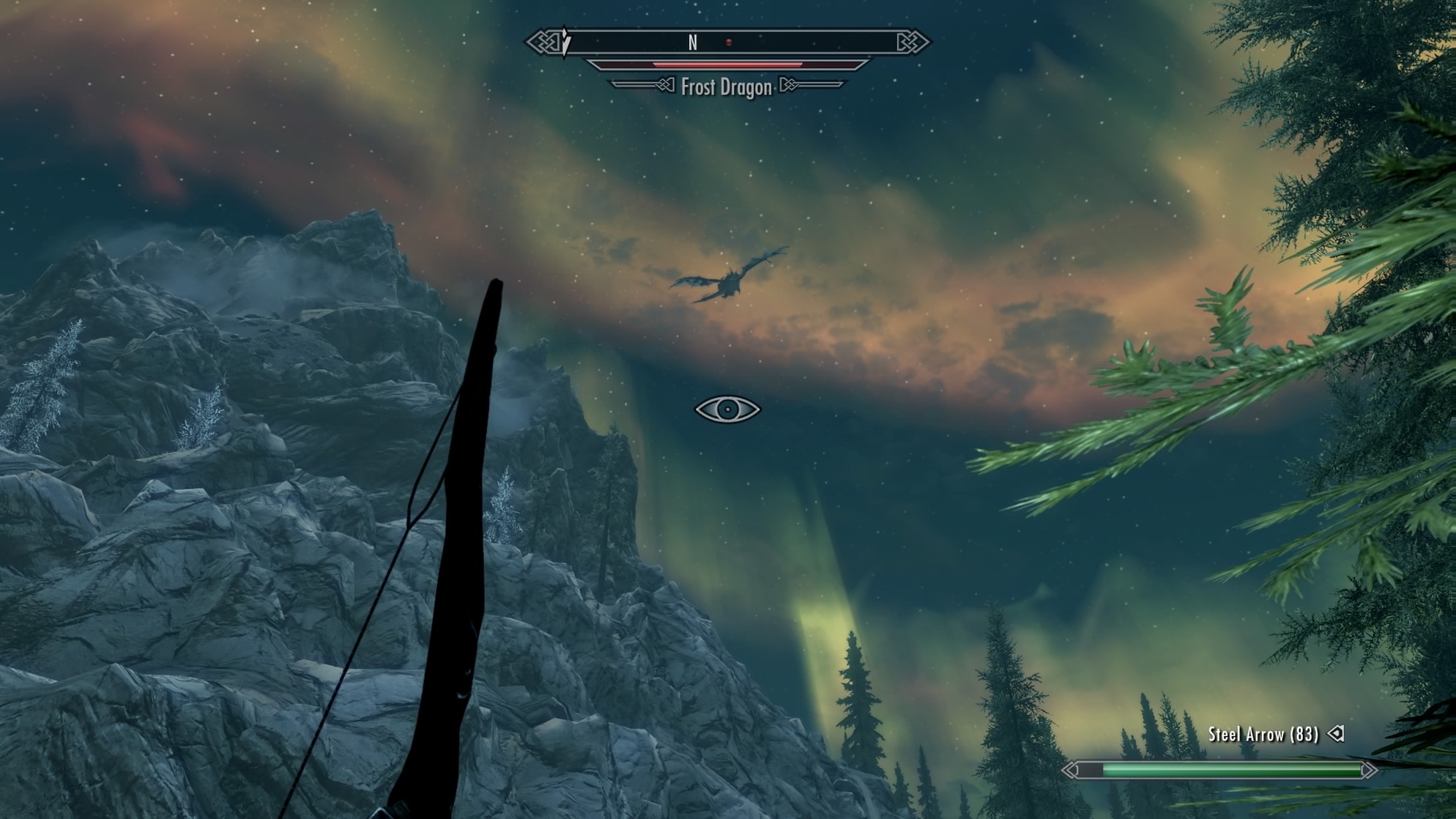Screen dimensions: 1456x819
Task: Click the red enemy dot on the compass
Action: [727, 43]
